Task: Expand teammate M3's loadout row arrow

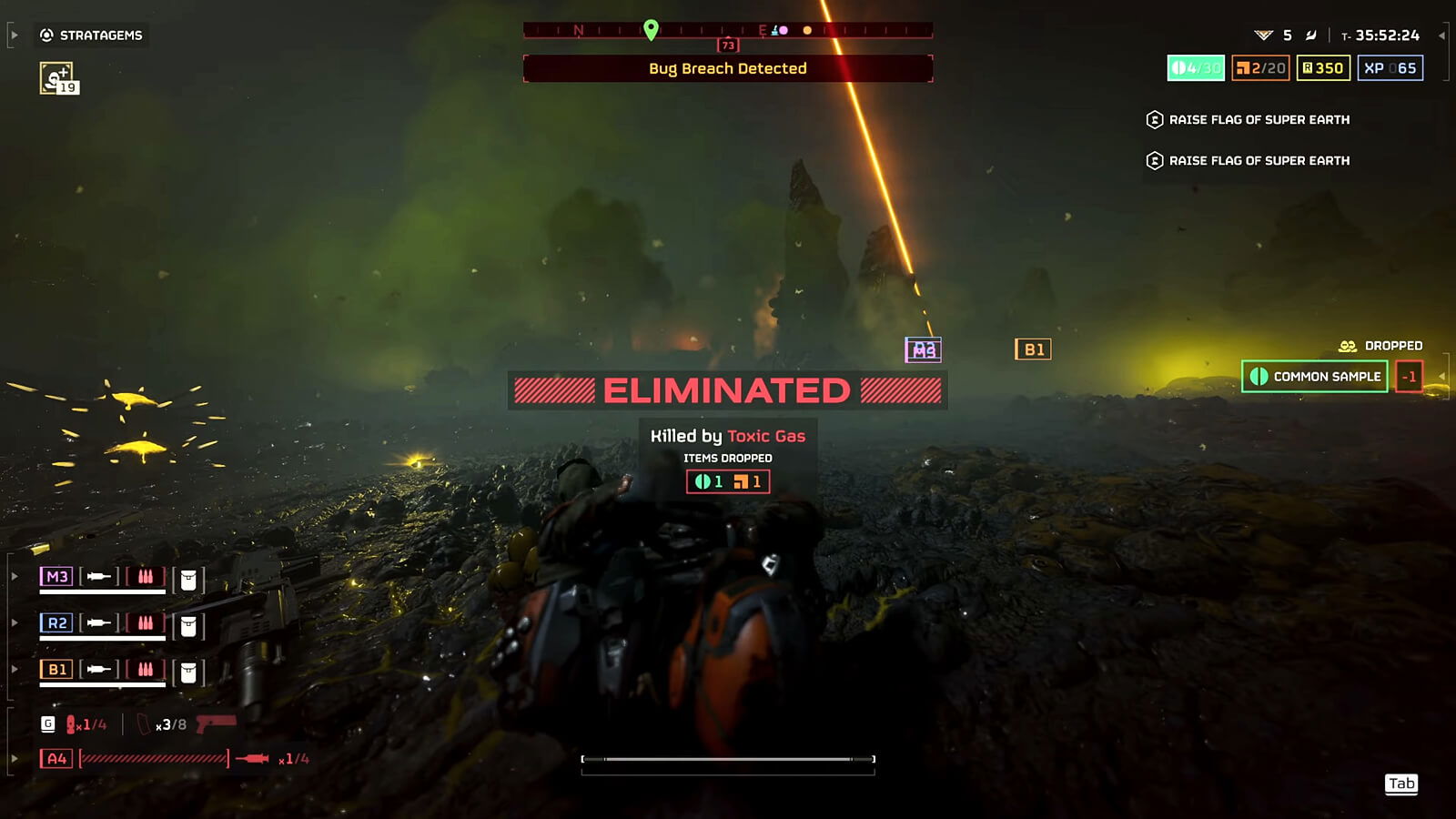Action: click(13, 575)
